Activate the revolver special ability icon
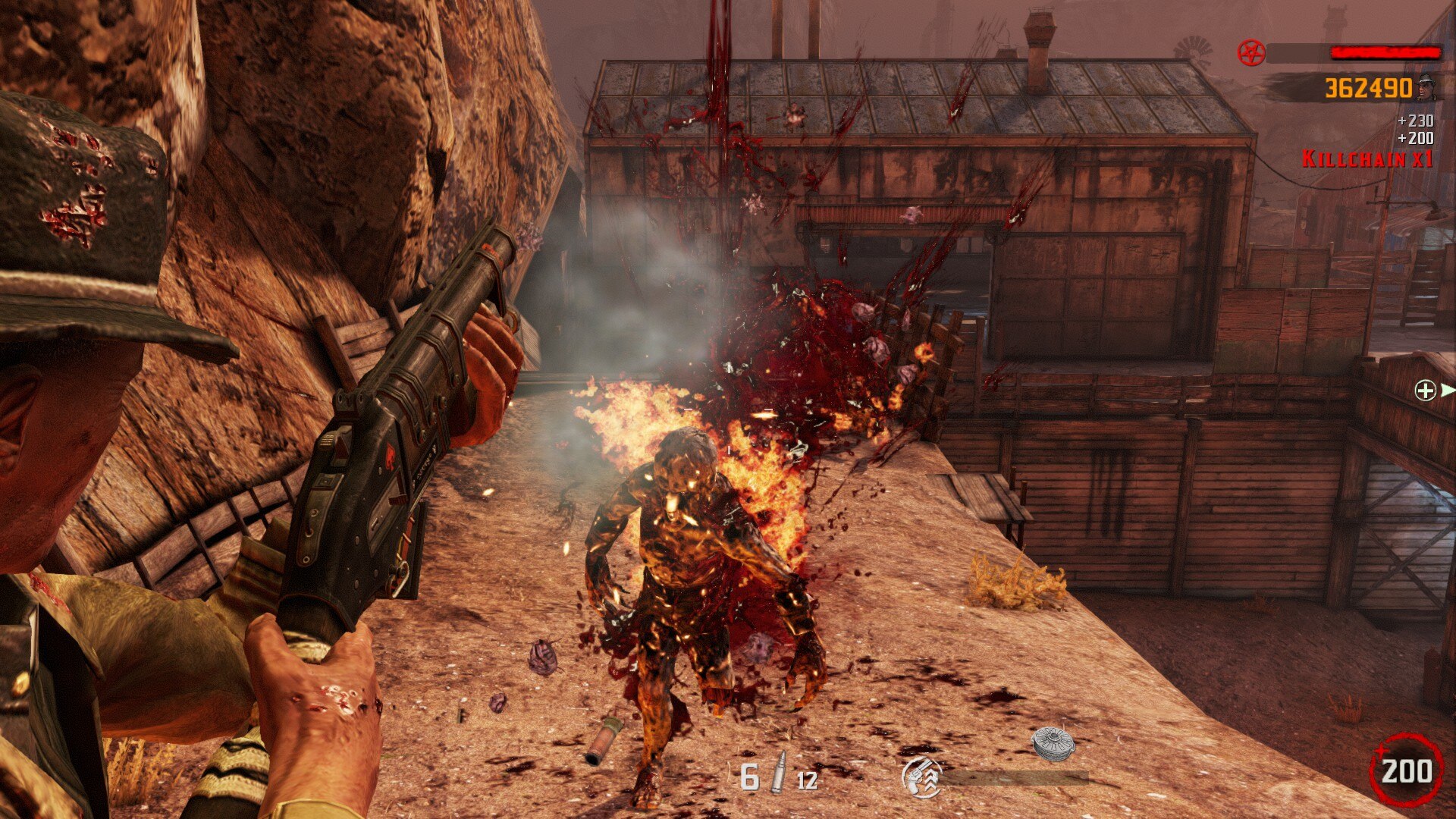Viewport: 1456px width, 819px height. click(921, 778)
